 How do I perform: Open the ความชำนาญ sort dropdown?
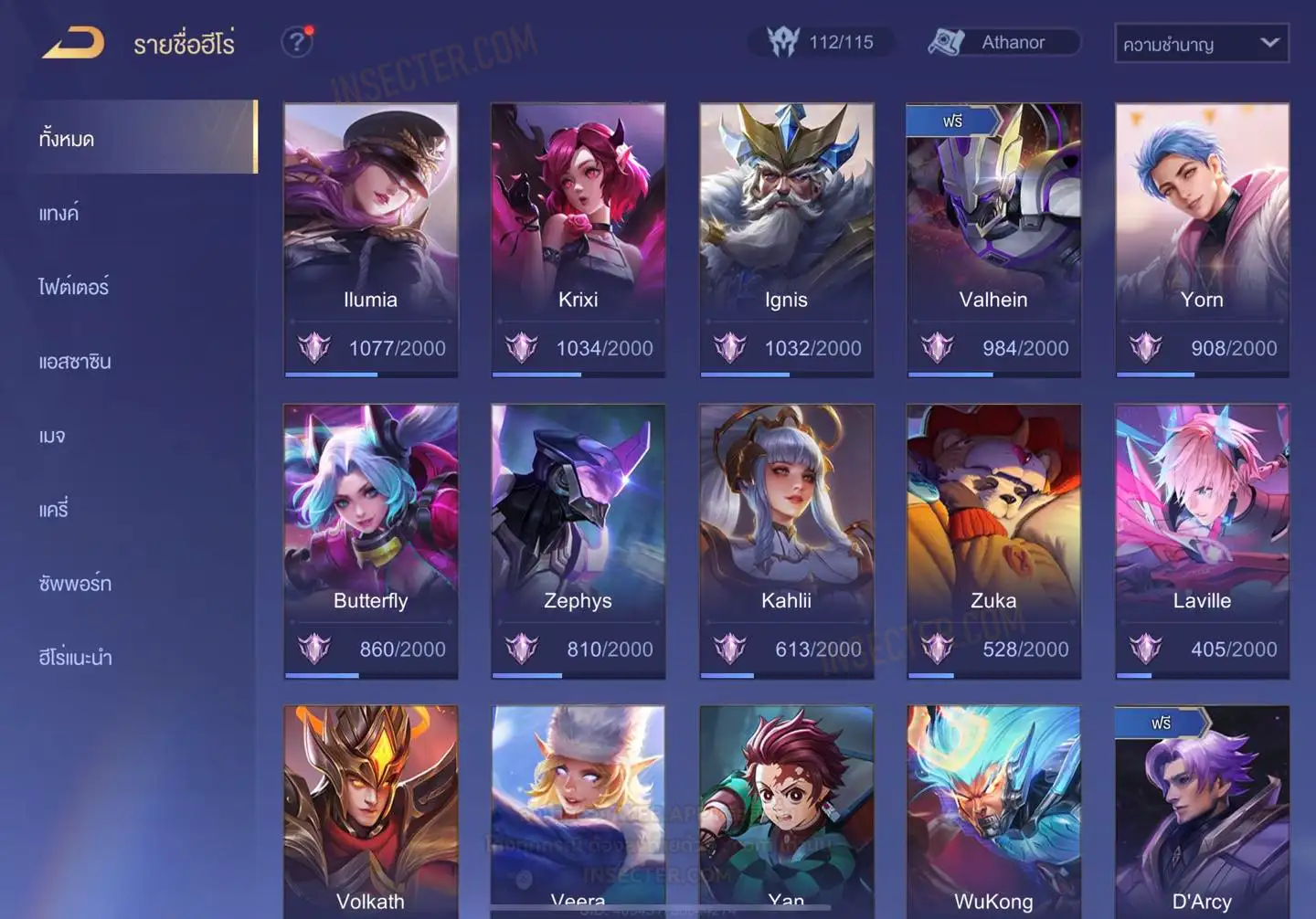(x=1201, y=43)
